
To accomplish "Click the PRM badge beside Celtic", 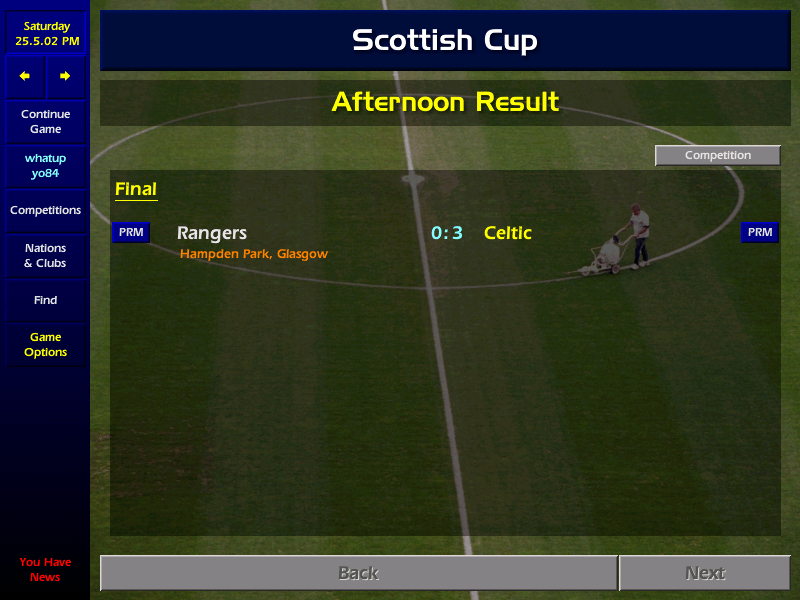I will tap(760, 233).
